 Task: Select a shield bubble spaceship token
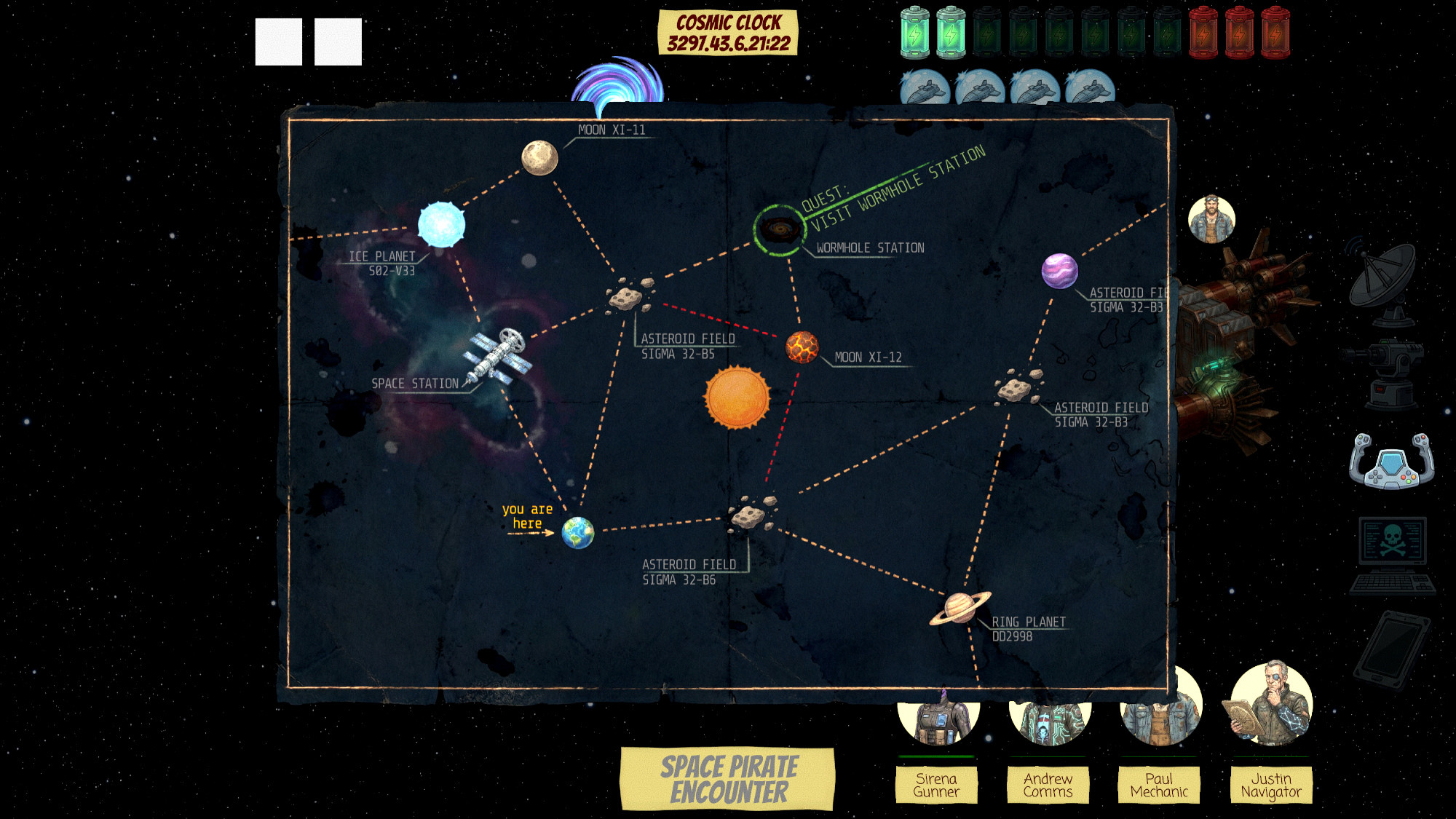point(925,87)
